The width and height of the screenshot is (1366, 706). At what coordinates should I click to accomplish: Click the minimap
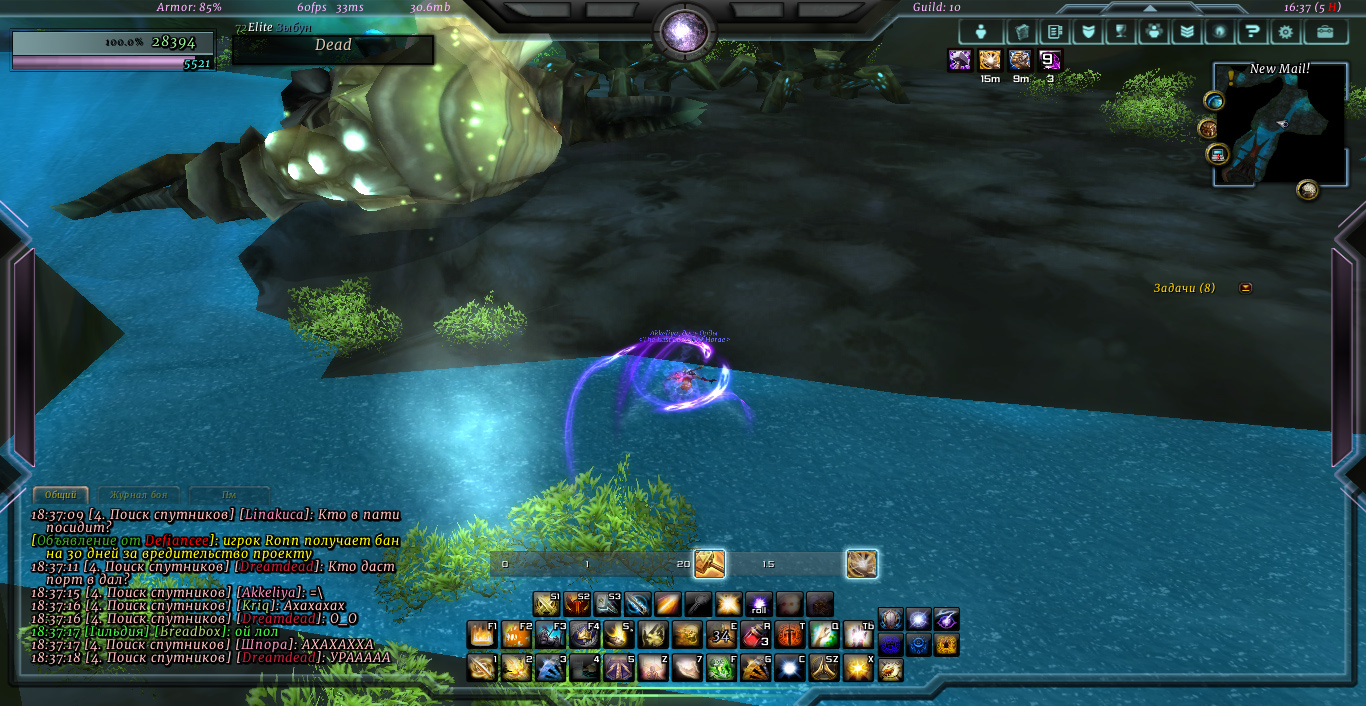[1280, 124]
